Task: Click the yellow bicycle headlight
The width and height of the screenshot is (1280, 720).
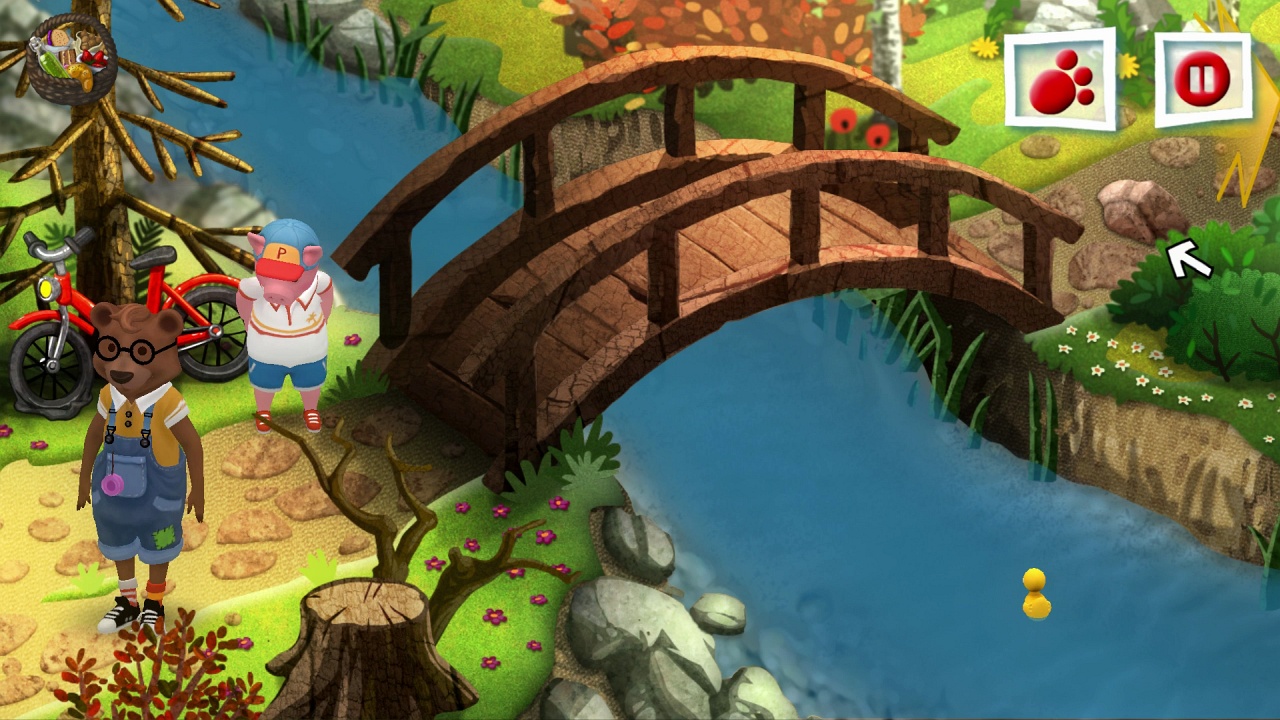Action: point(45,290)
